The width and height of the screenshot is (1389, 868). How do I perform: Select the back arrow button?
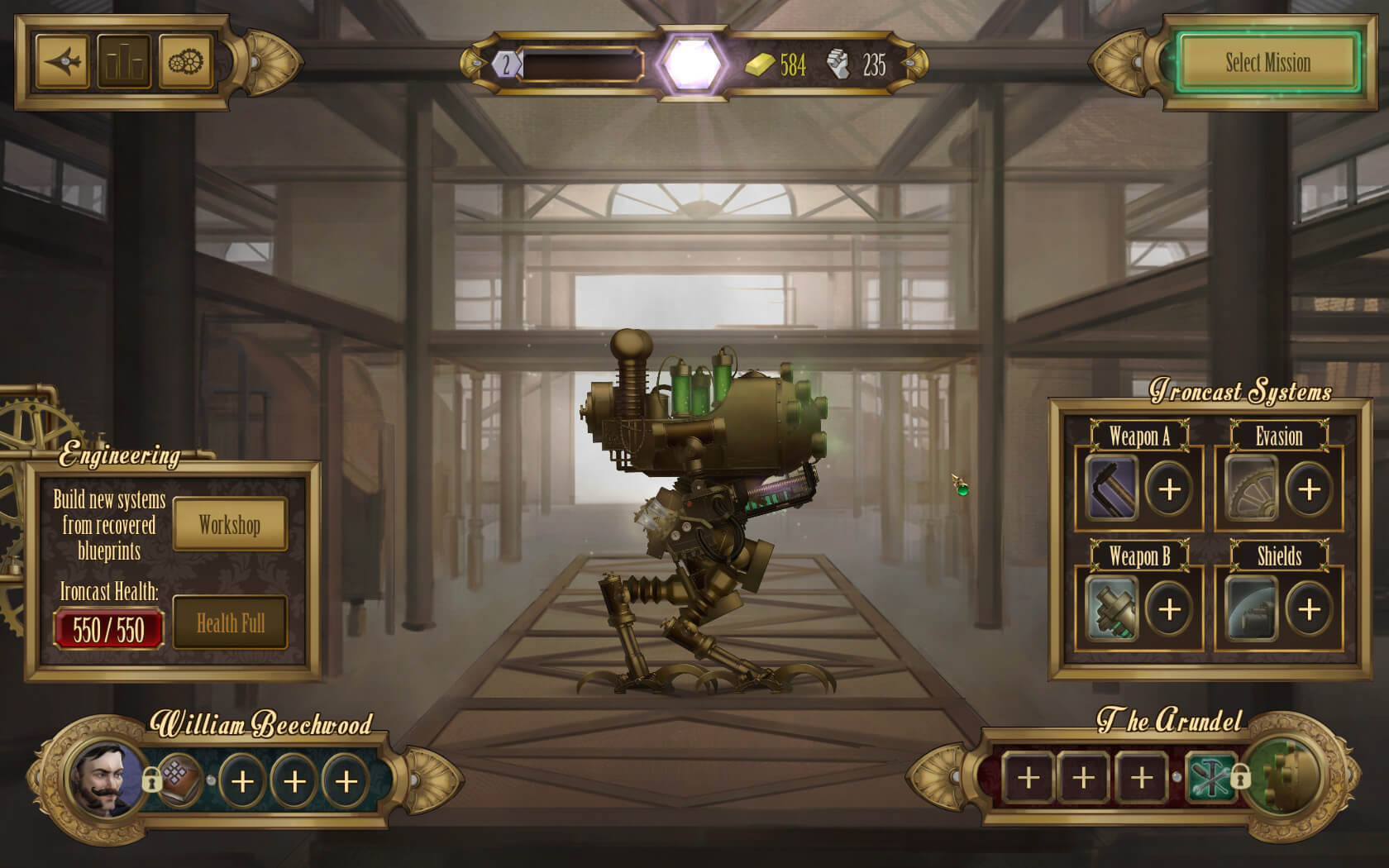(x=63, y=62)
